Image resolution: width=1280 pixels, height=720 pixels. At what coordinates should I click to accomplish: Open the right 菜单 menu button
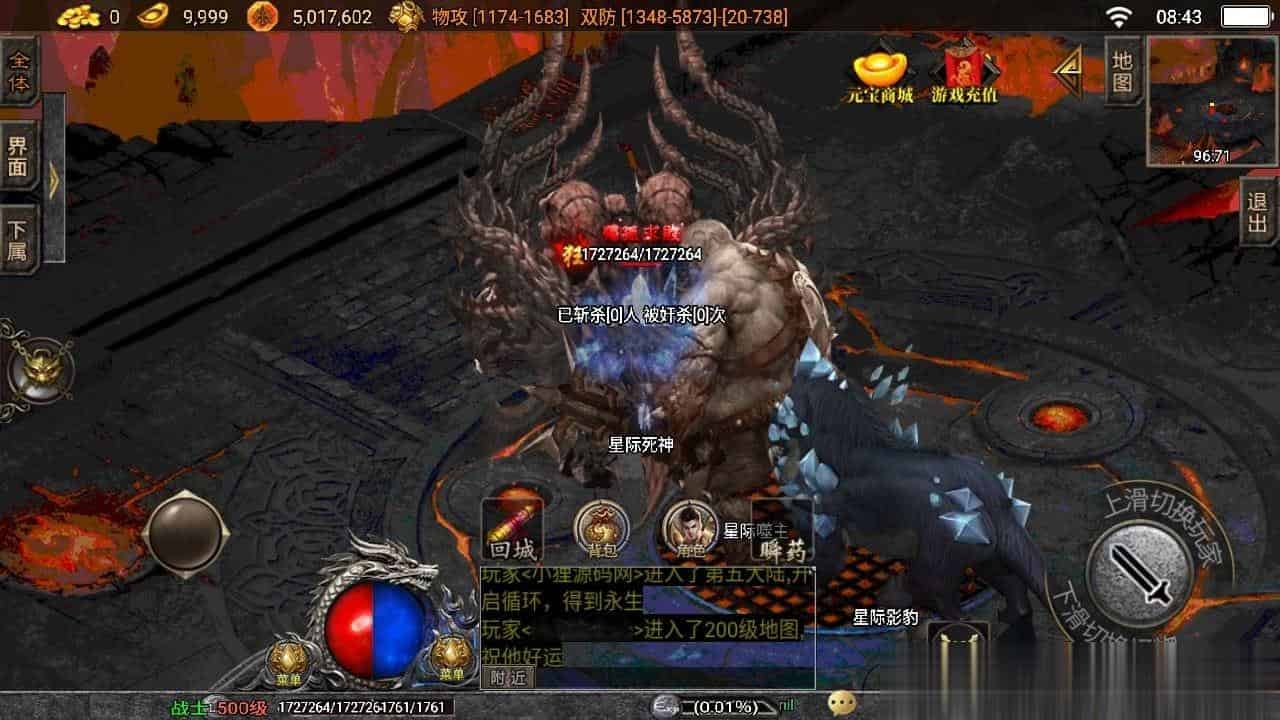[x=452, y=658]
